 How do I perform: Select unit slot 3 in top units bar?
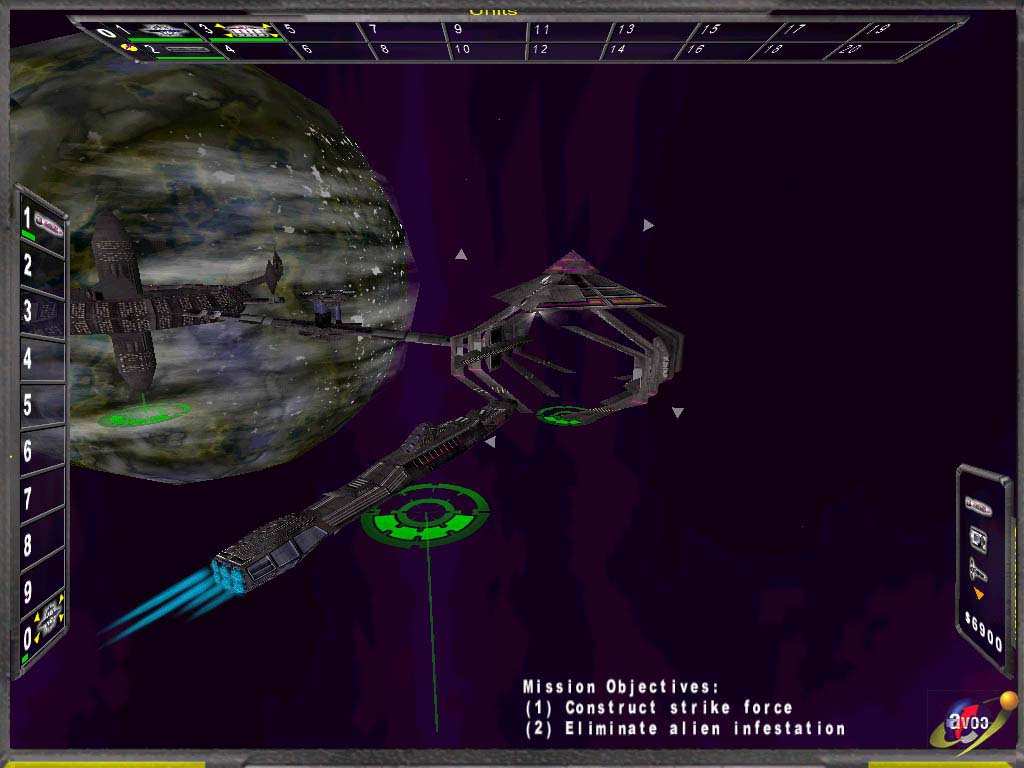point(244,31)
